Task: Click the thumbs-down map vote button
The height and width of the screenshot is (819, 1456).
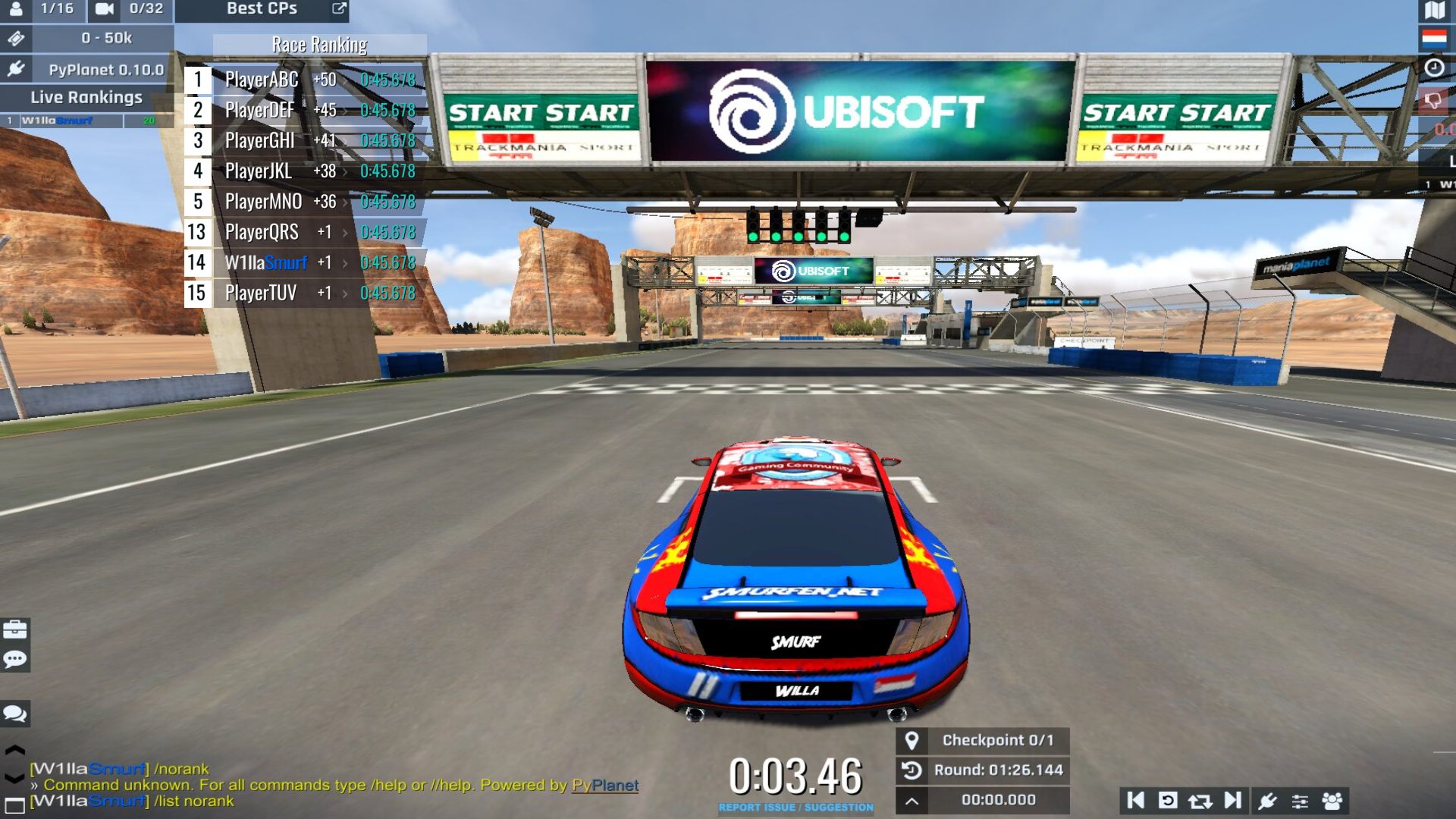Action: [x=1432, y=100]
